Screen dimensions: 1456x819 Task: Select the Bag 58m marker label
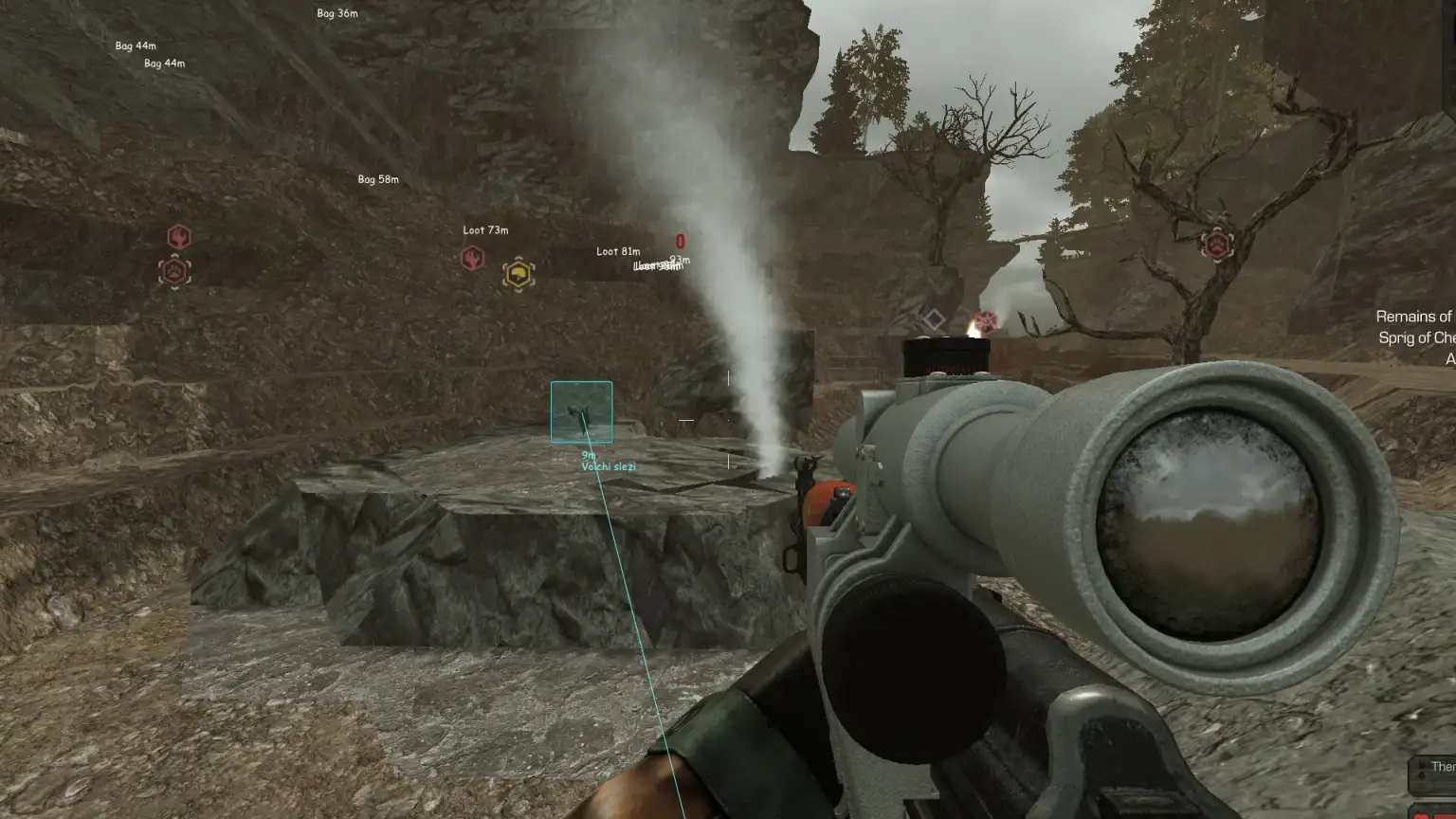[376, 177]
